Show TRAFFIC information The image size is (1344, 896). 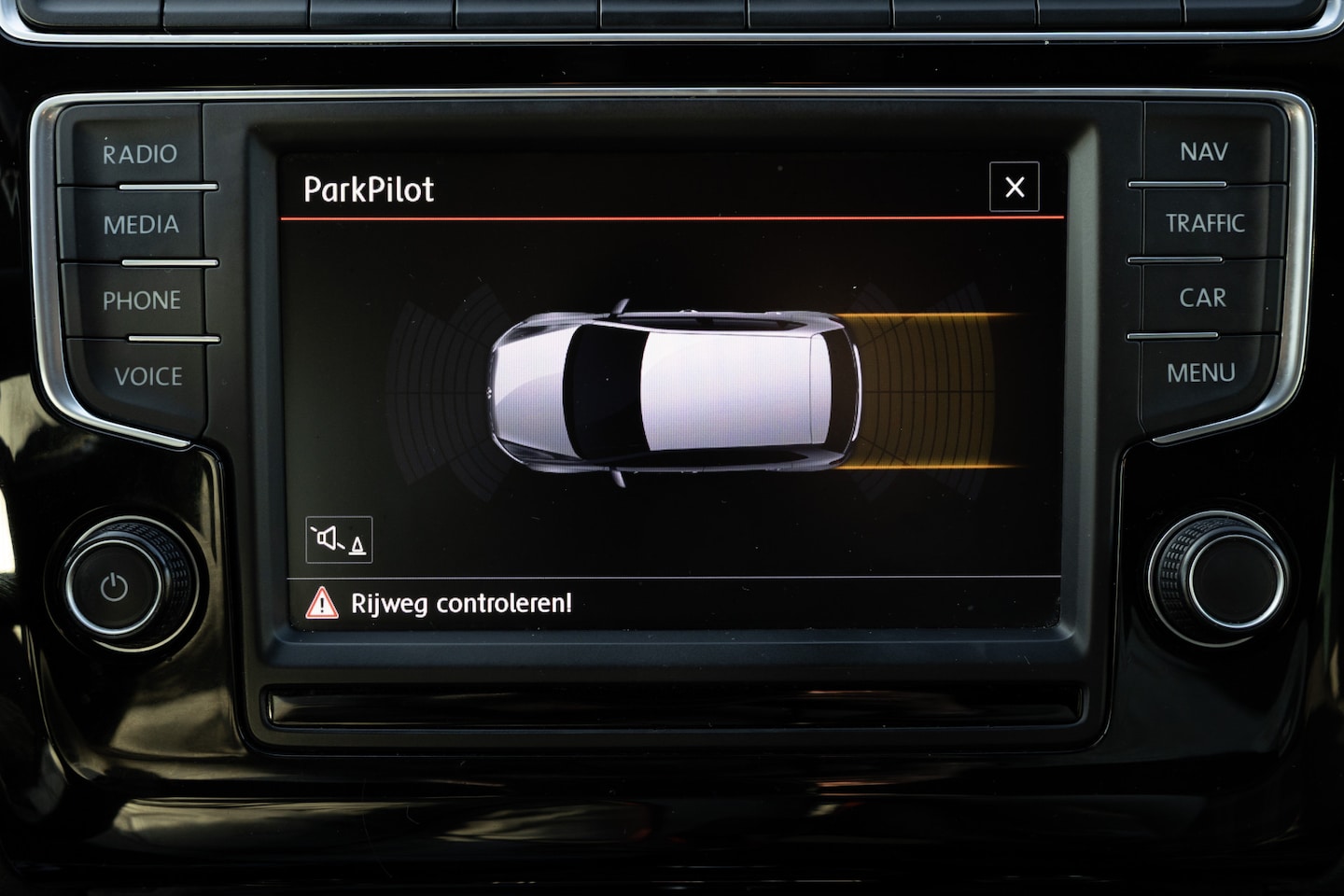(1204, 223)
